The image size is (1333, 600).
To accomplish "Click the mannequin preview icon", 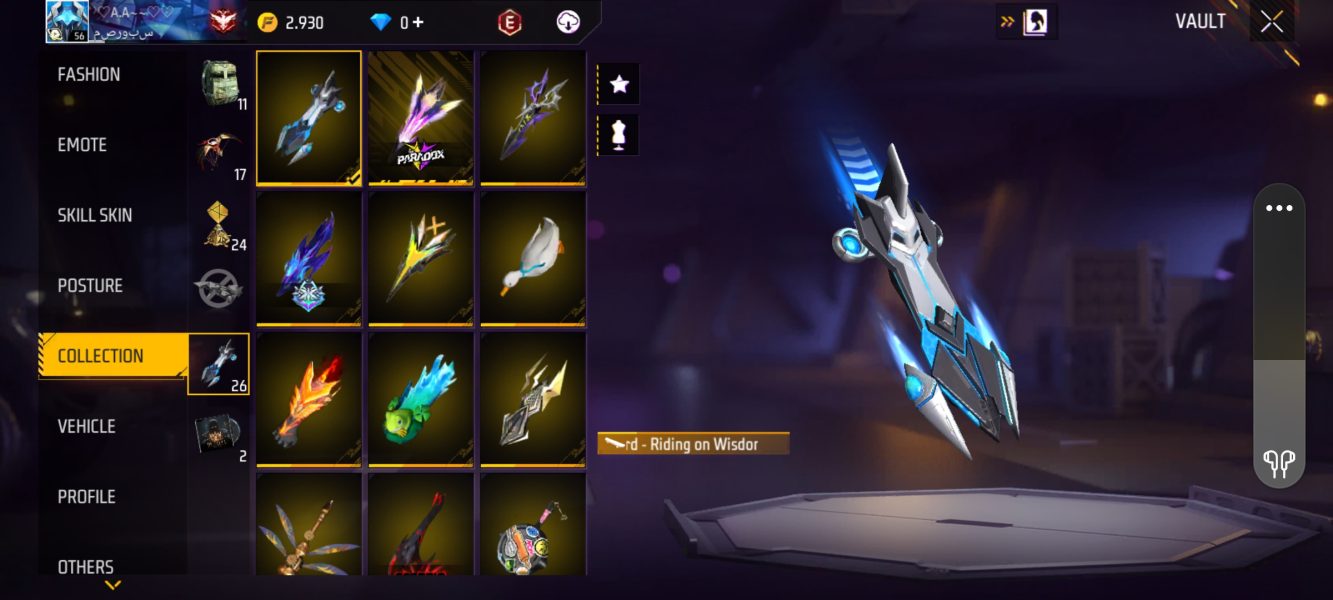I will pyautogui.click(x=619, y=135).
